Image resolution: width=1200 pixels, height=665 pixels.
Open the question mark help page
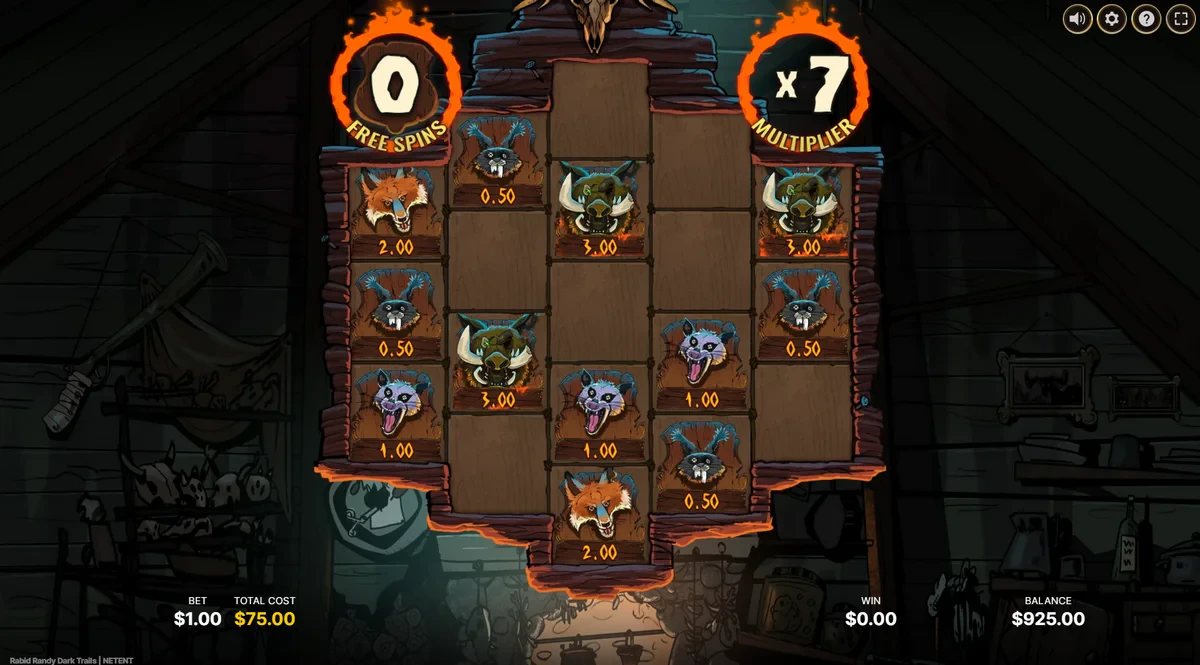pos(1145,19)
